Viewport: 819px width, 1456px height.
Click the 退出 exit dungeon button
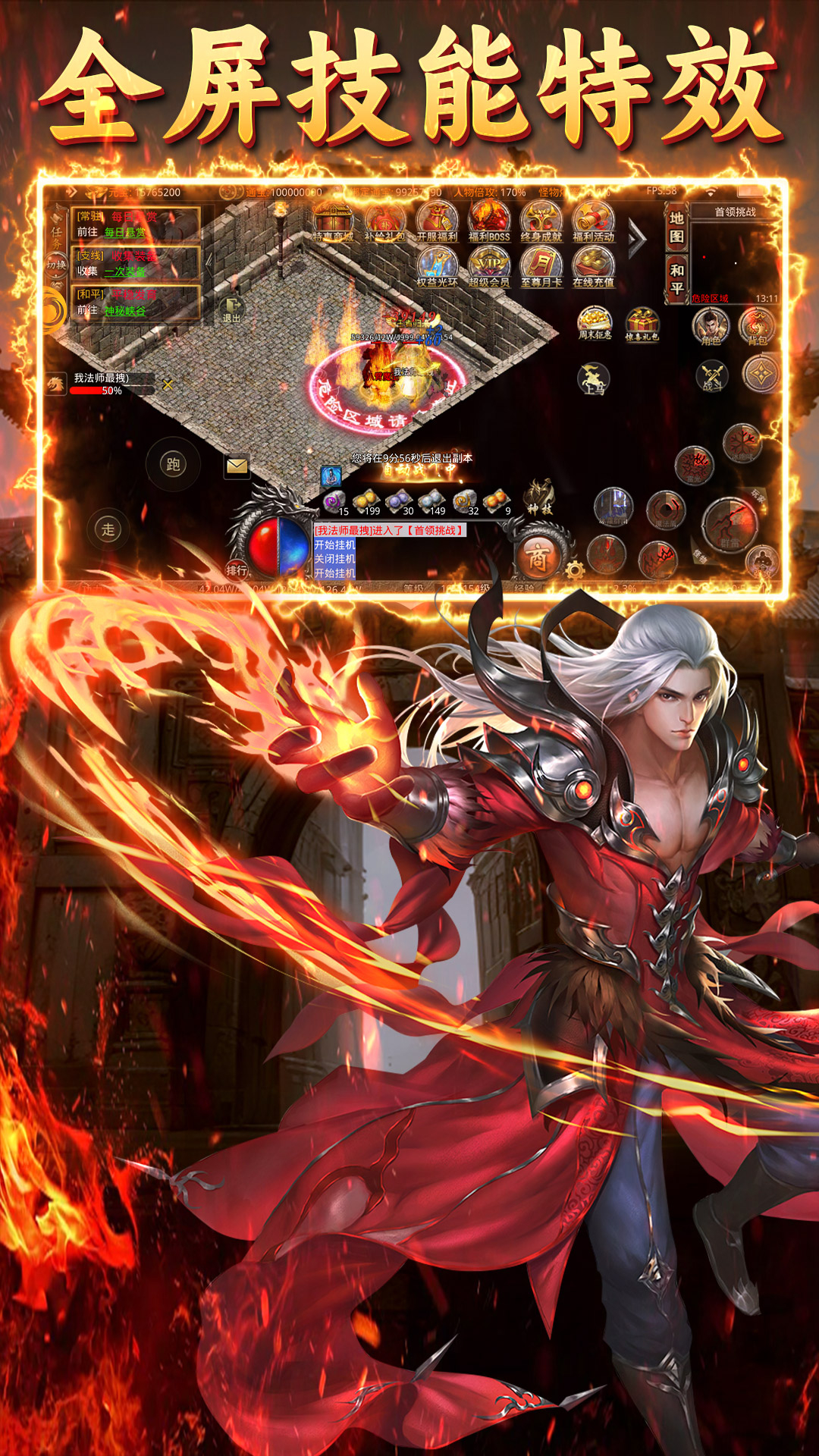pos(231,310)
